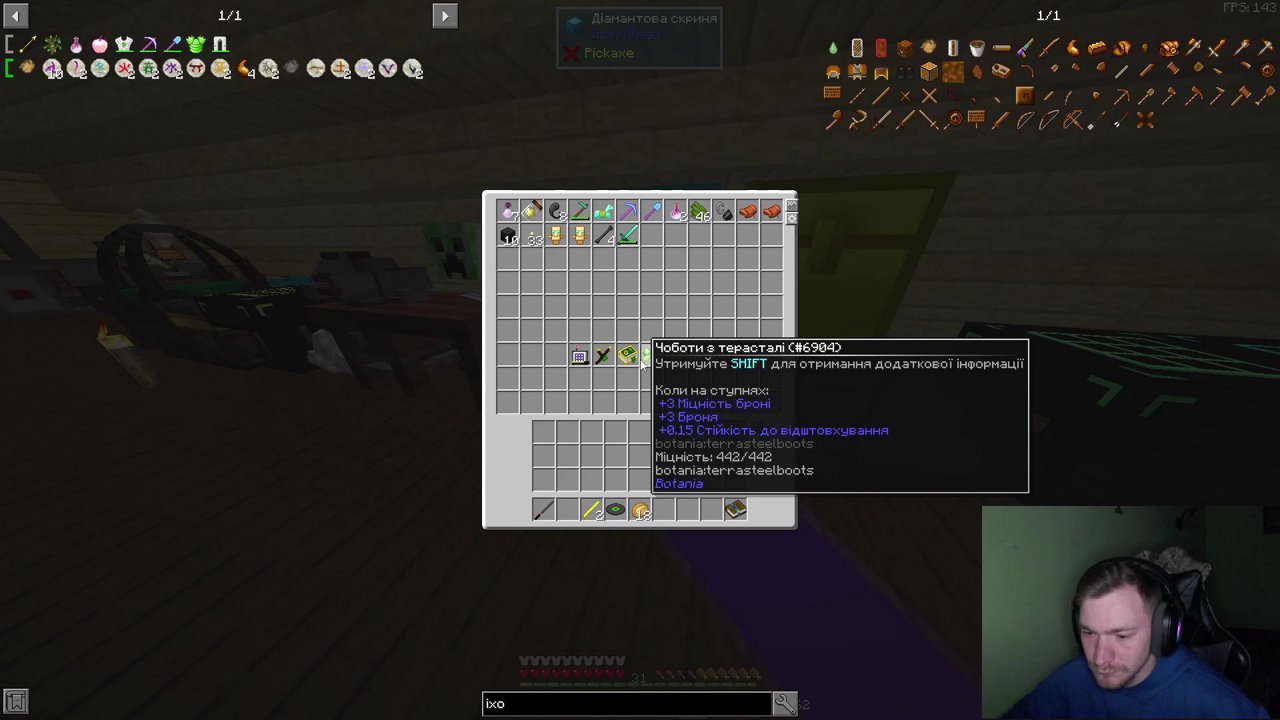
Task: Click the previous-page arrow at the top left
Action: [x=15, y=15]
